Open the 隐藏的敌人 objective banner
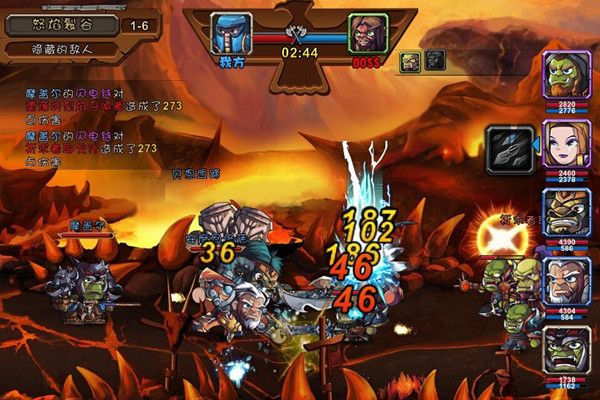The image size is (600, 400). (58, 48)
